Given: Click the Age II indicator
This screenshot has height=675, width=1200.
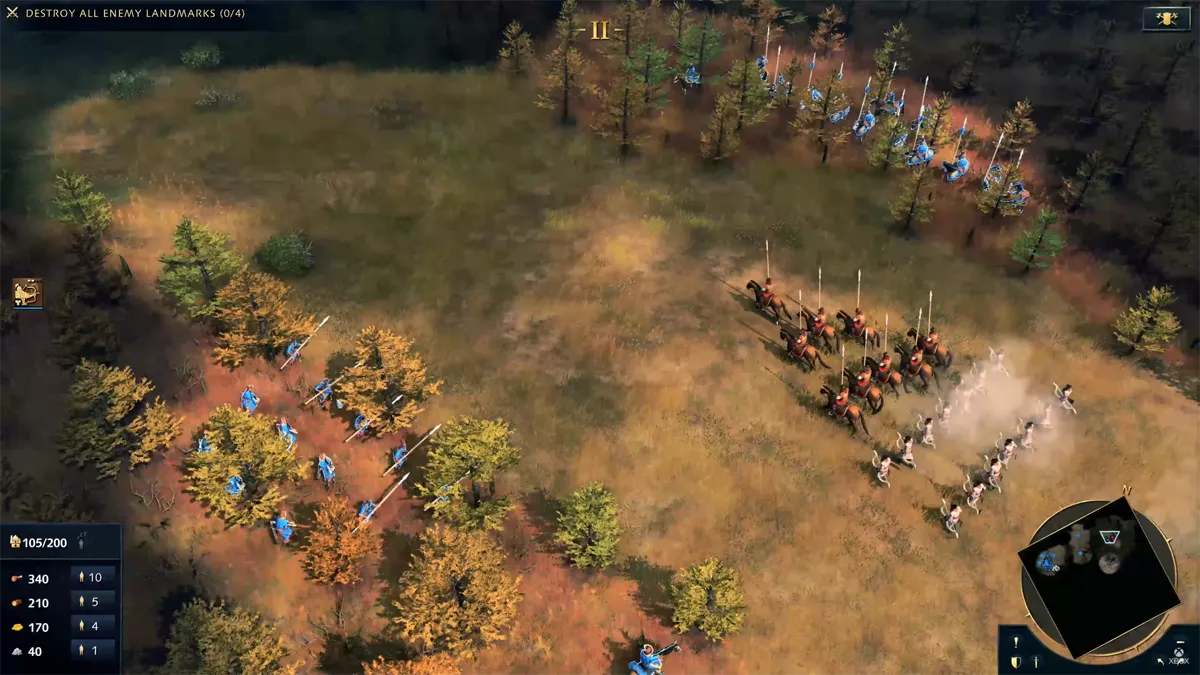Looking at the screenshot, I should [x=600, y=30].
